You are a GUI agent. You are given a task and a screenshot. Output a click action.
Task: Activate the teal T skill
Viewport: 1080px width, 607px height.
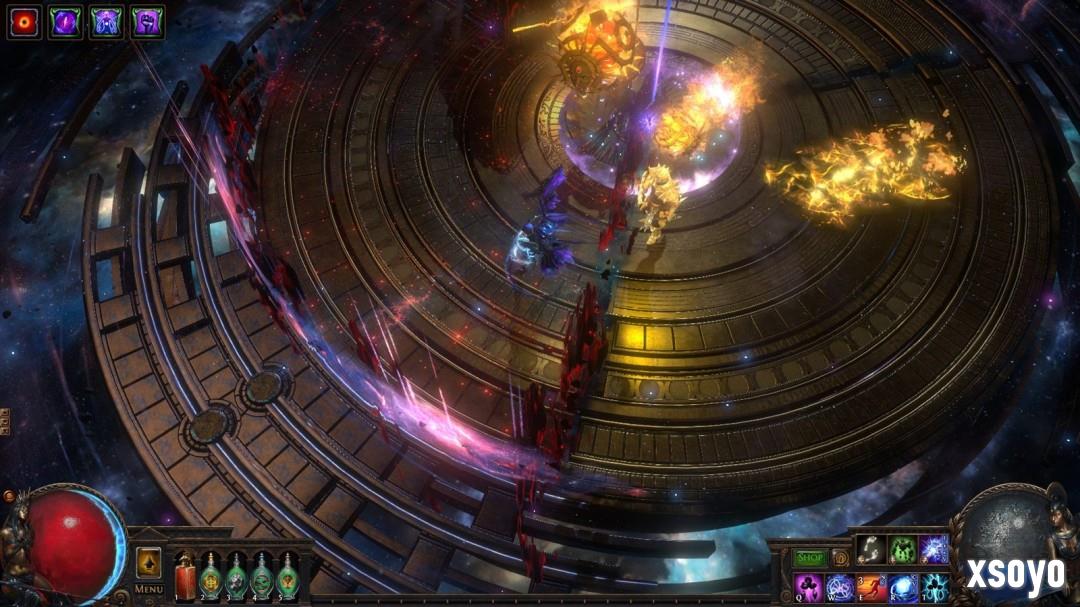[x=935, y=587]
